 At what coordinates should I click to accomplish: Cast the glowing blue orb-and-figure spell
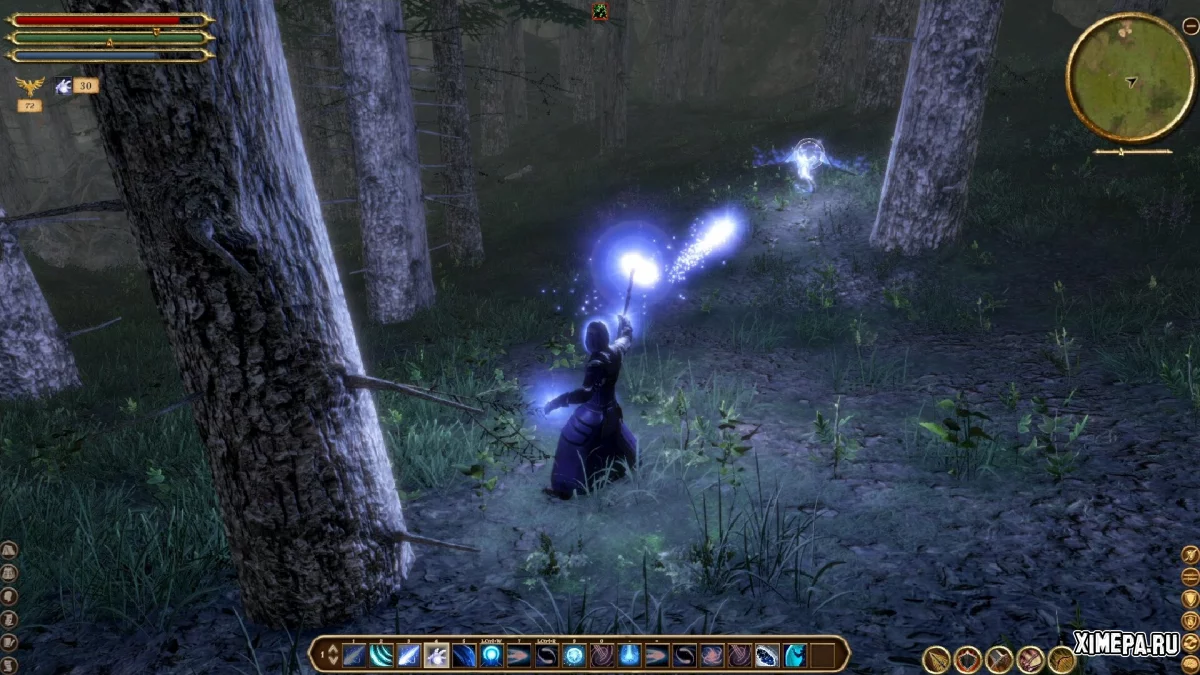tap(491, 655)
